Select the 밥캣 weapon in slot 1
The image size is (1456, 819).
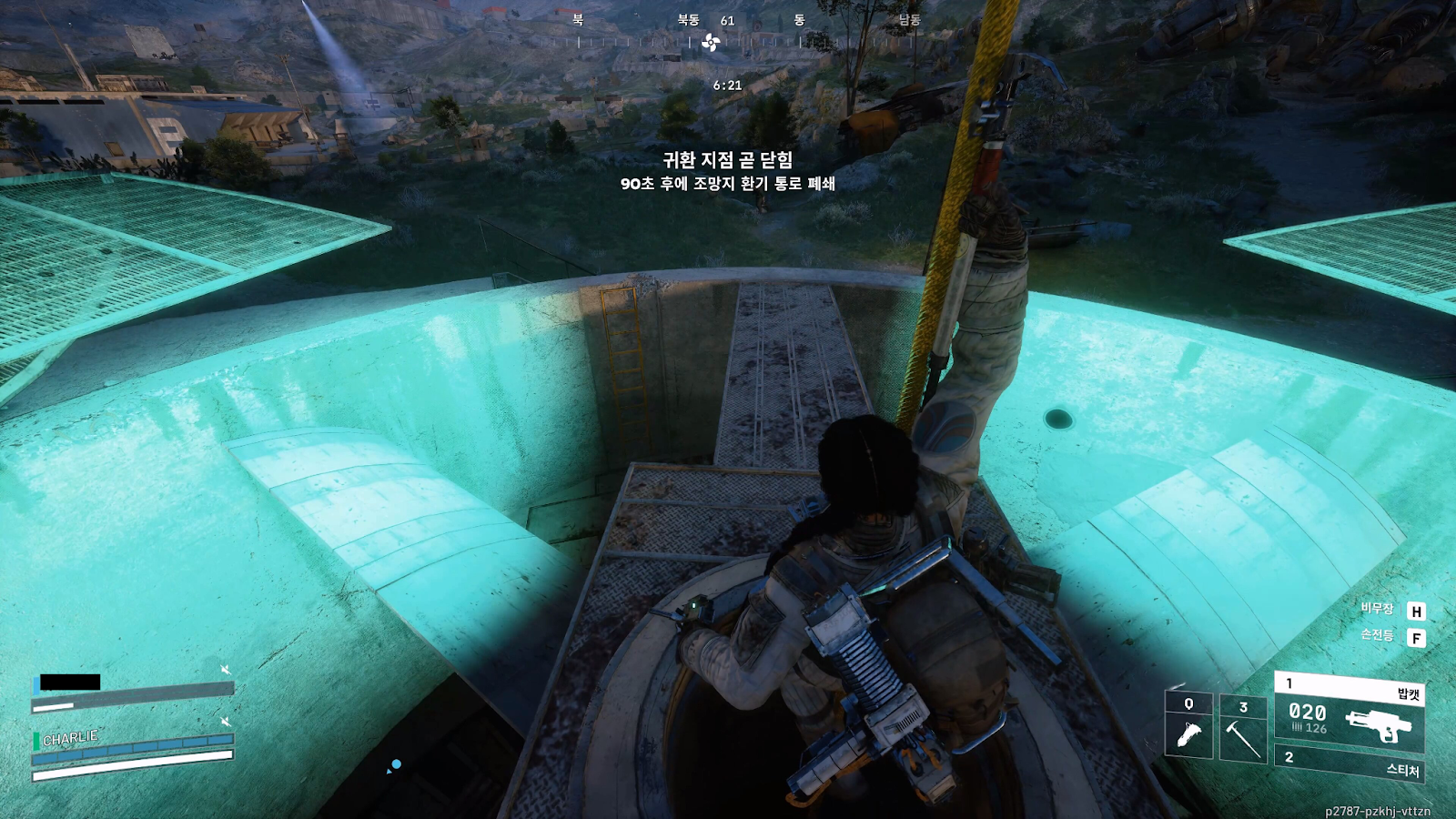coord(1350,712)
